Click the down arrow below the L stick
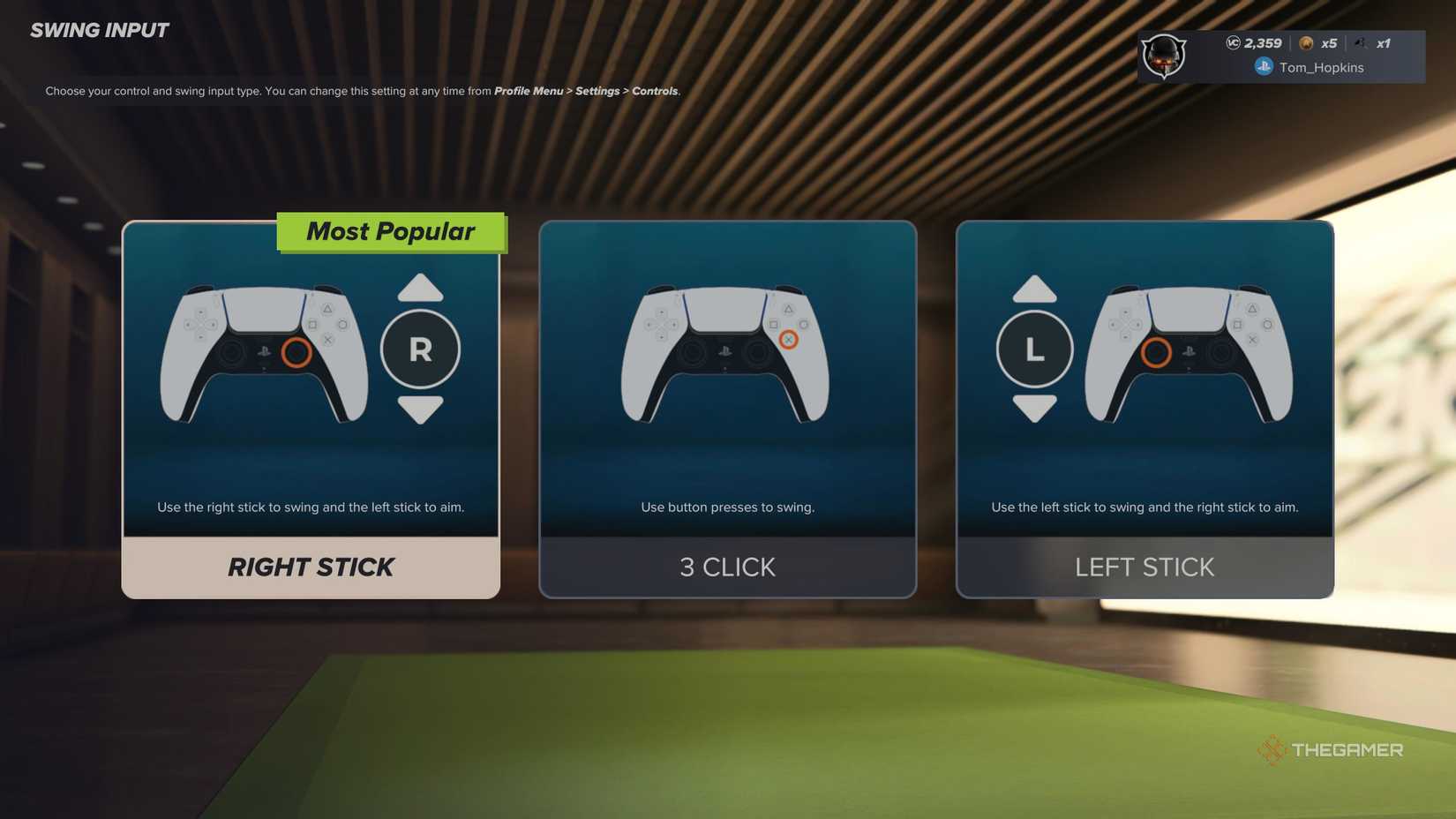 tap(1034, 409)
